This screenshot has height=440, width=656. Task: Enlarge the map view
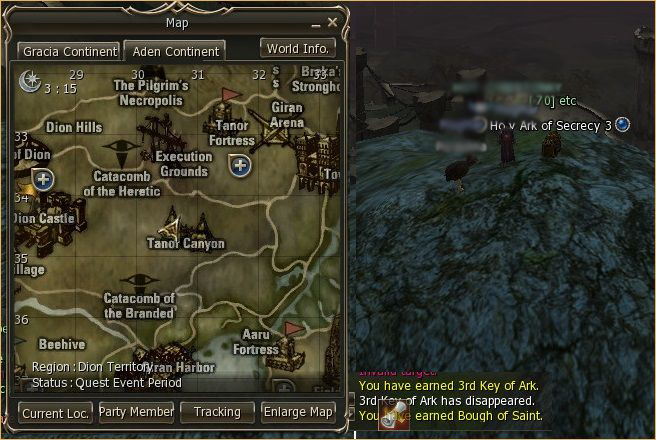tap(298, 412)
